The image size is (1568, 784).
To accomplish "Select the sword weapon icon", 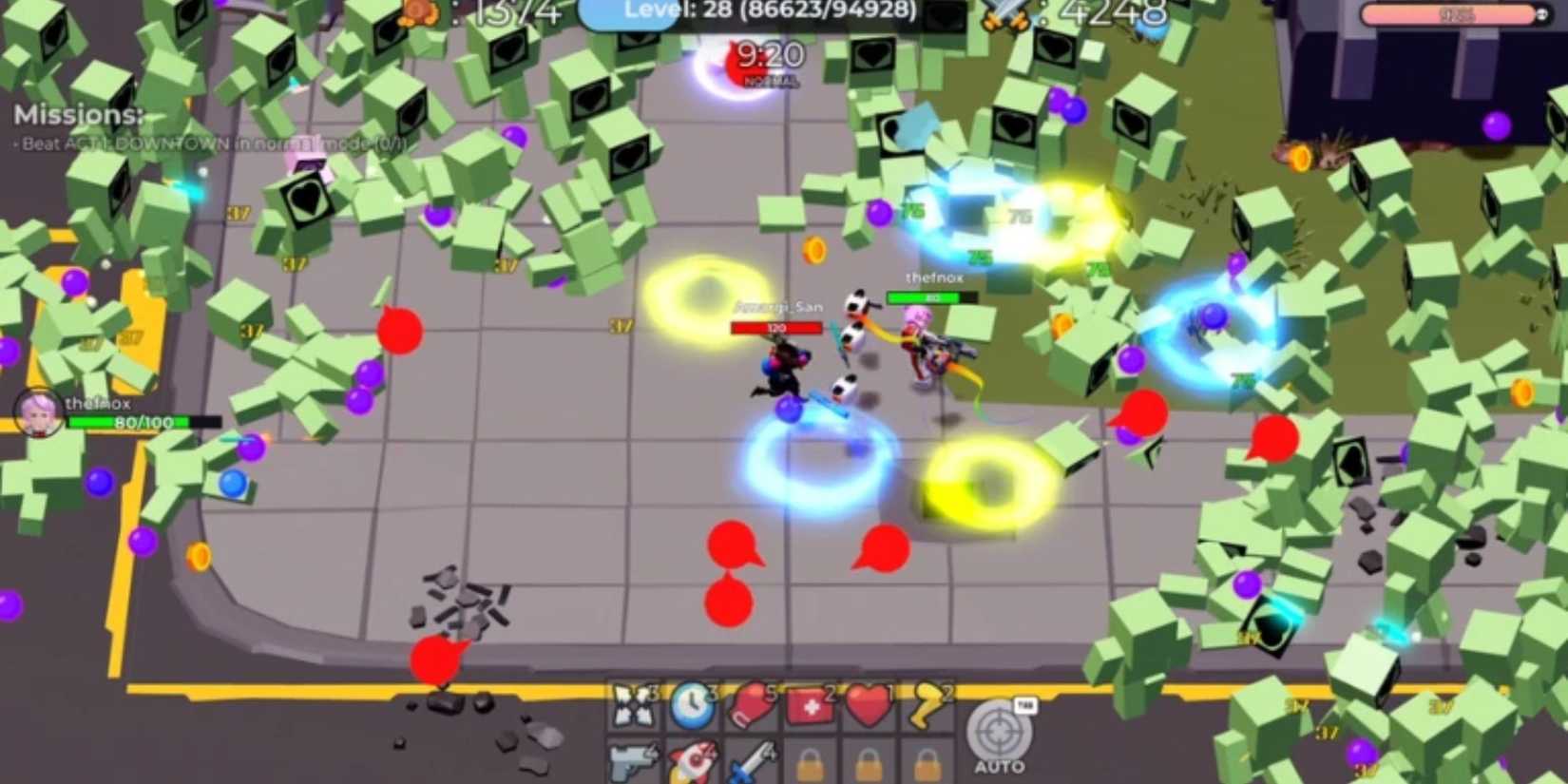I will [x=749, y=760].
